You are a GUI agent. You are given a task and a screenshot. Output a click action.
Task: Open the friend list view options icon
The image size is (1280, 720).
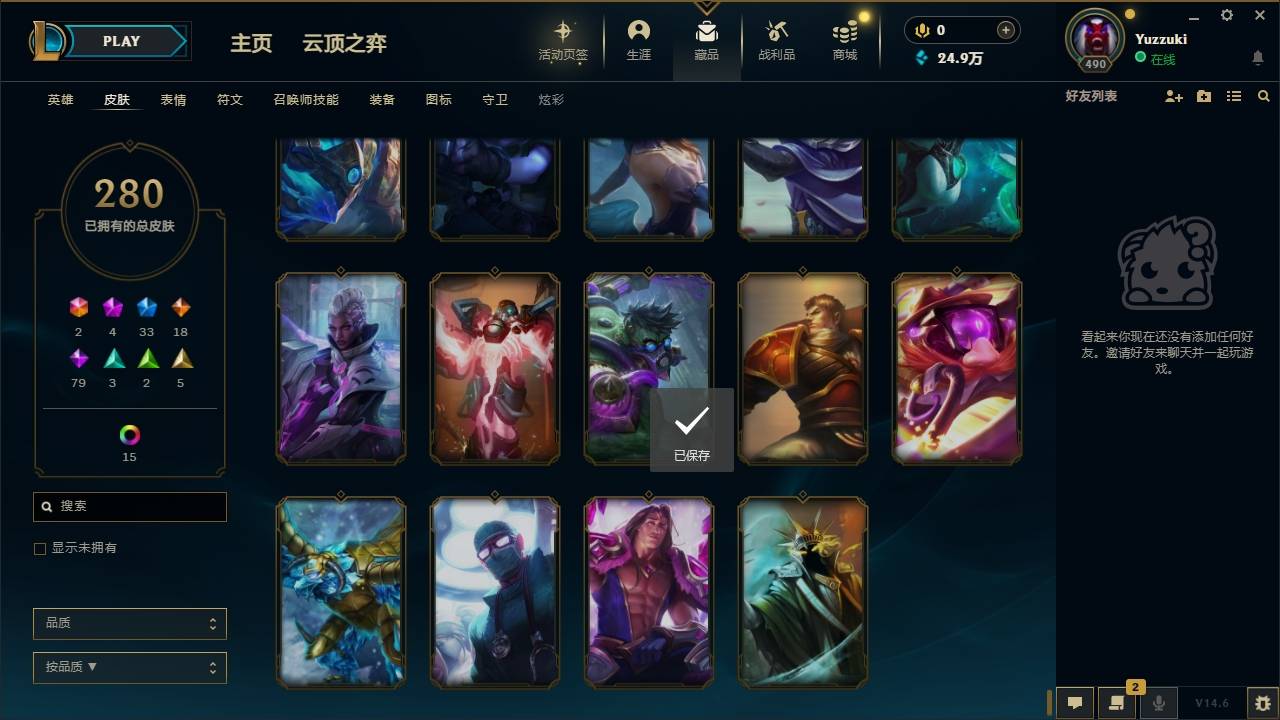[1234, 96]
